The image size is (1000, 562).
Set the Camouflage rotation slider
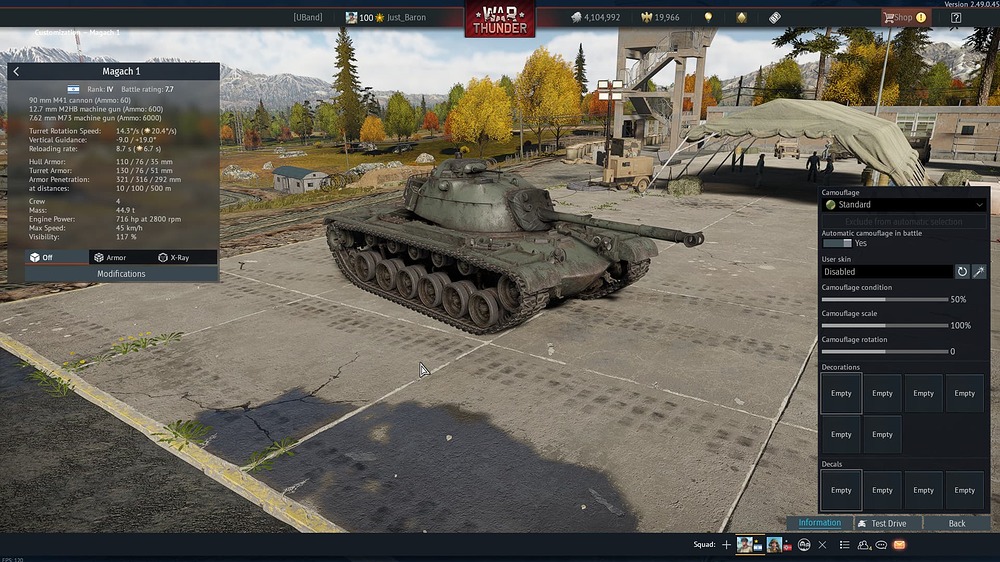(x=884, y=351)
